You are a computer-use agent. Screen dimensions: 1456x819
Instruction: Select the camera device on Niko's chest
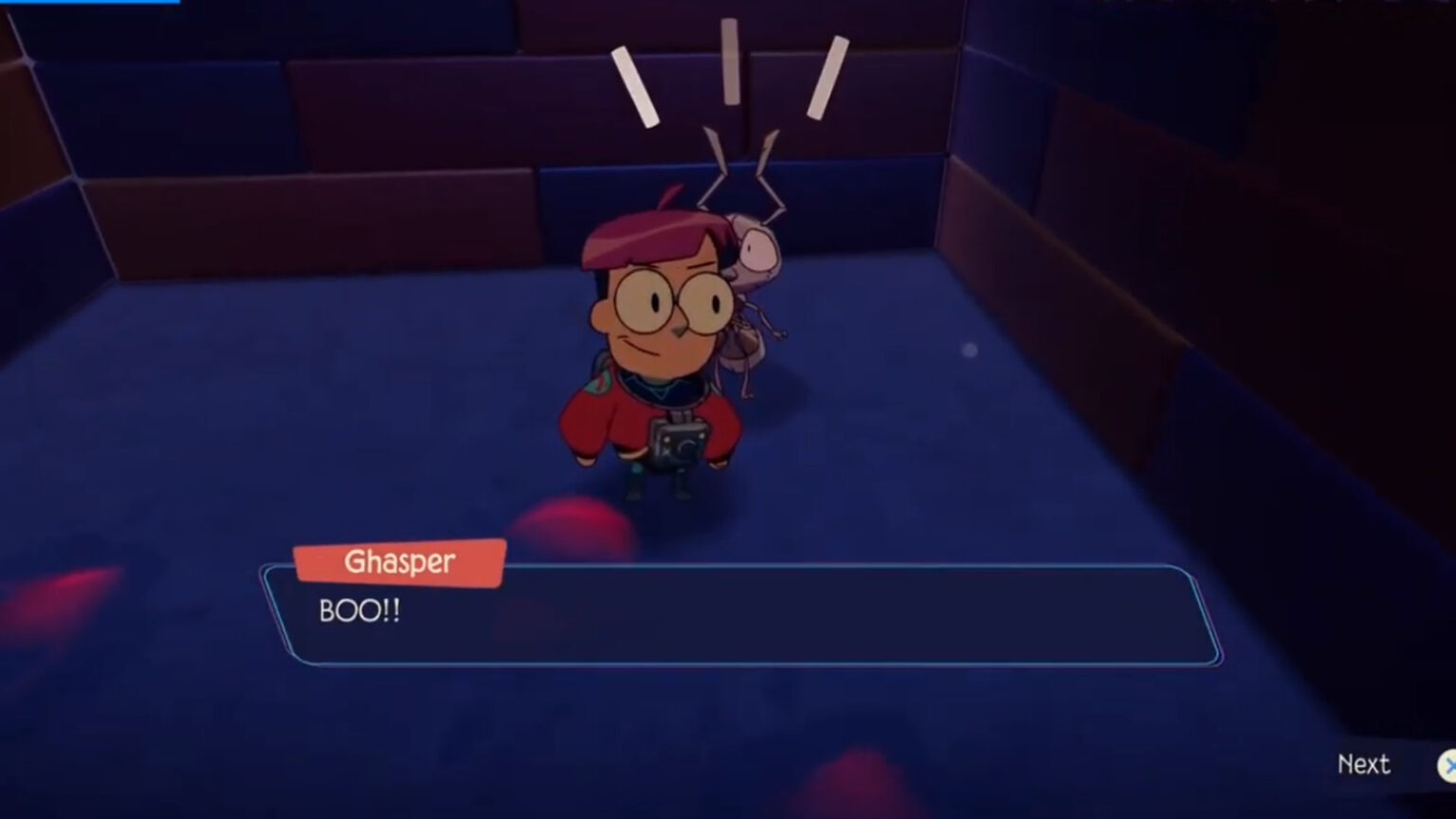677,444
